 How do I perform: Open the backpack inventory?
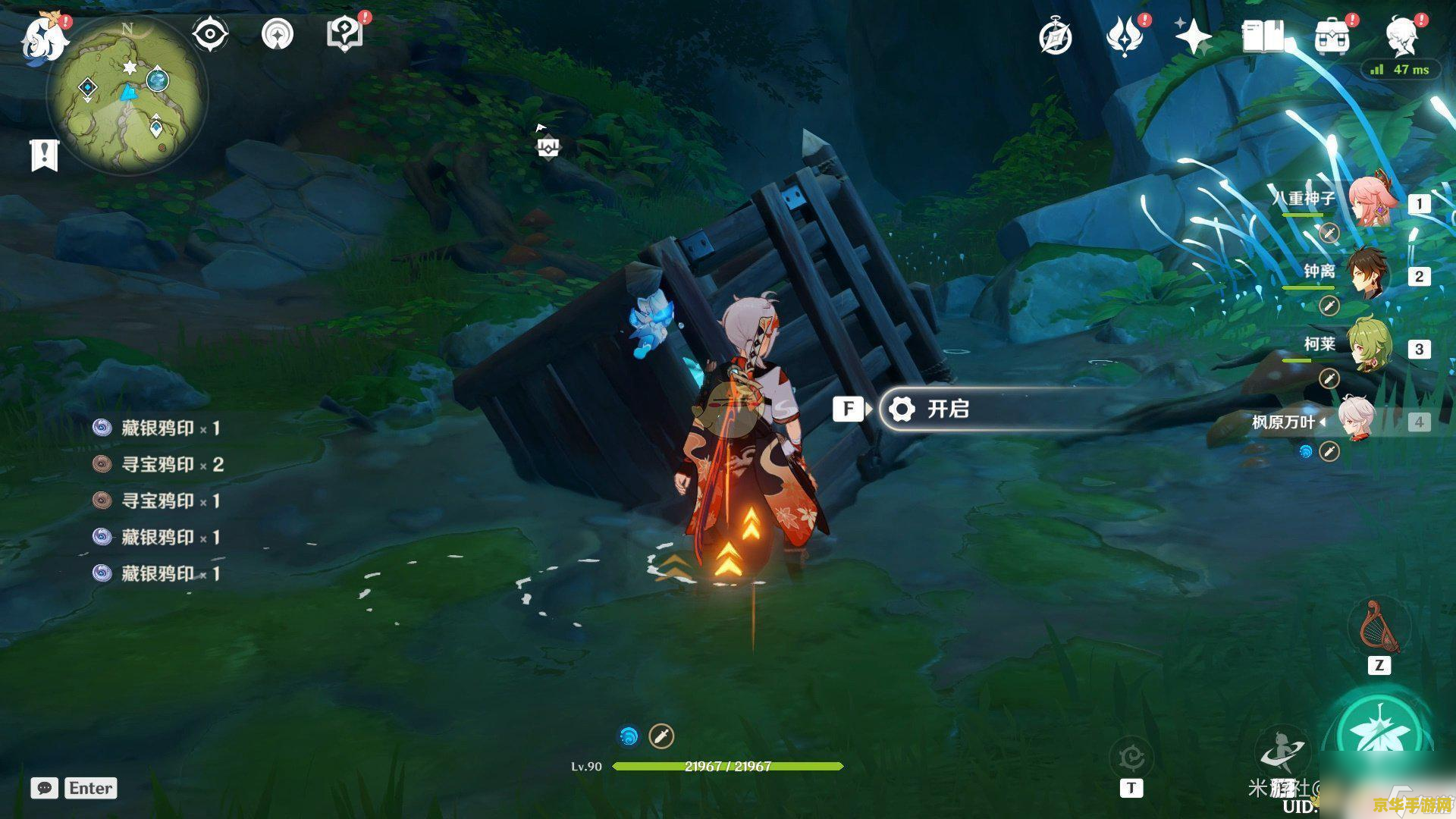click(1332, 37)
